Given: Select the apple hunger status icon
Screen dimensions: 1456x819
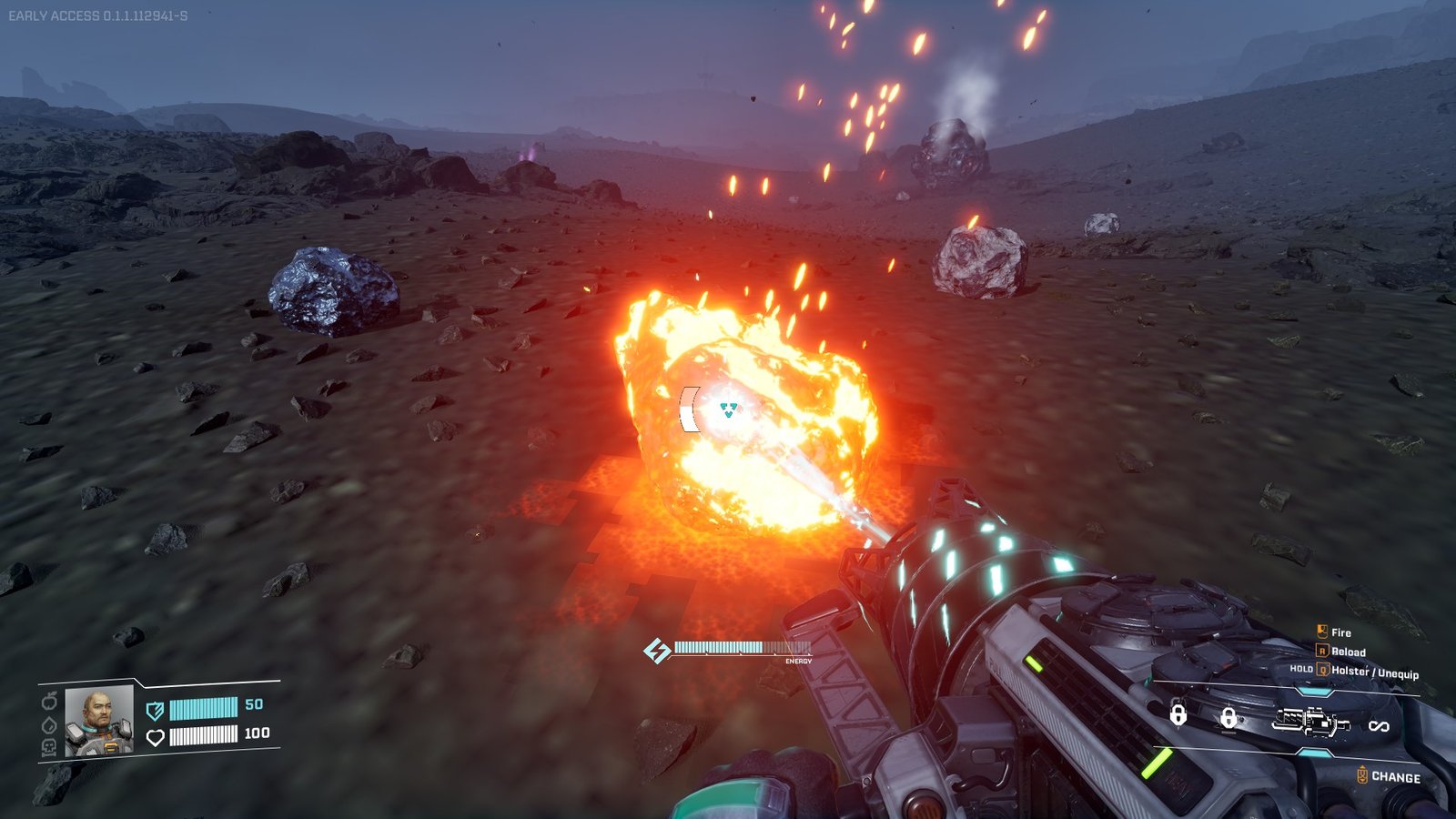Looking at the screenshot, I should (x=50, y=701).
